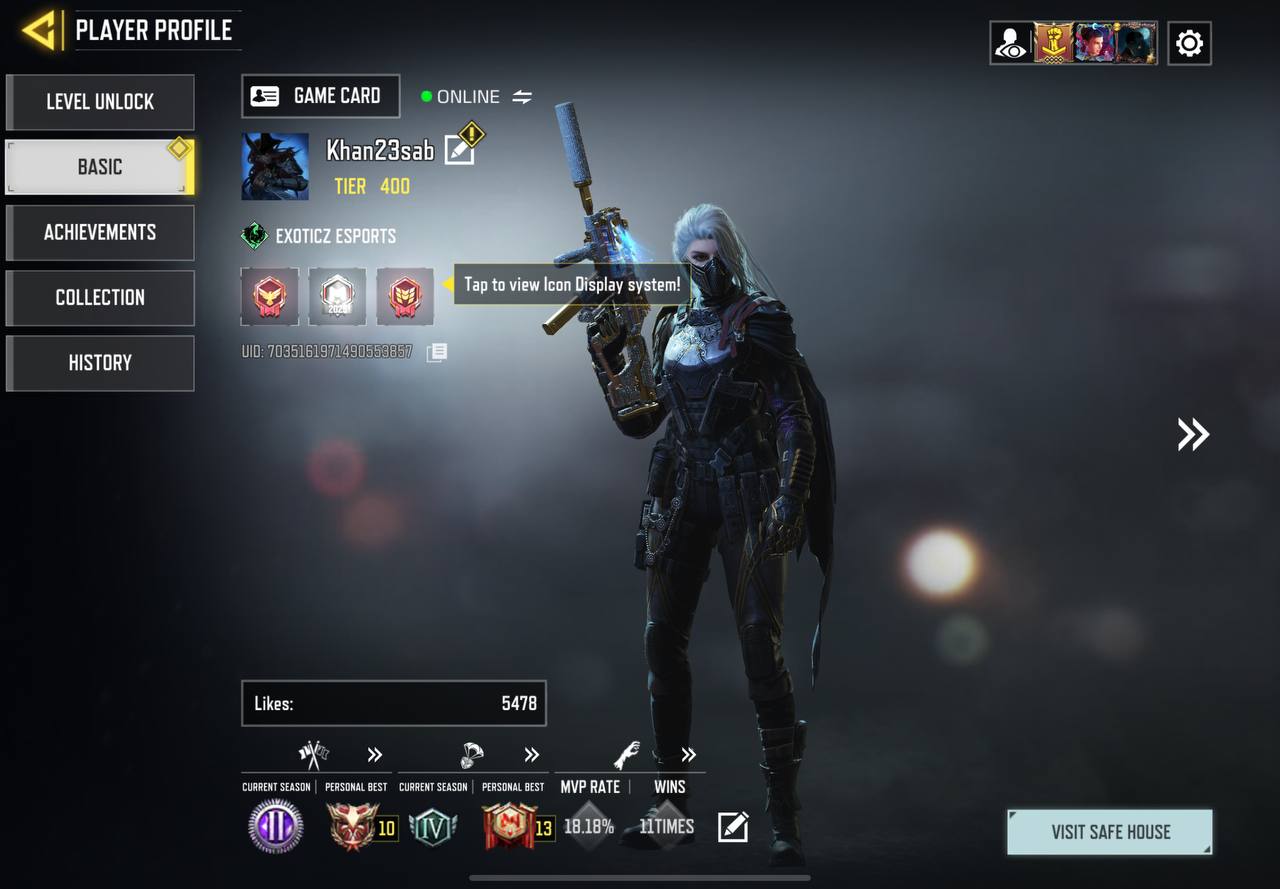
Task: Open the Collection tab
Action: (x=100, y=297)
